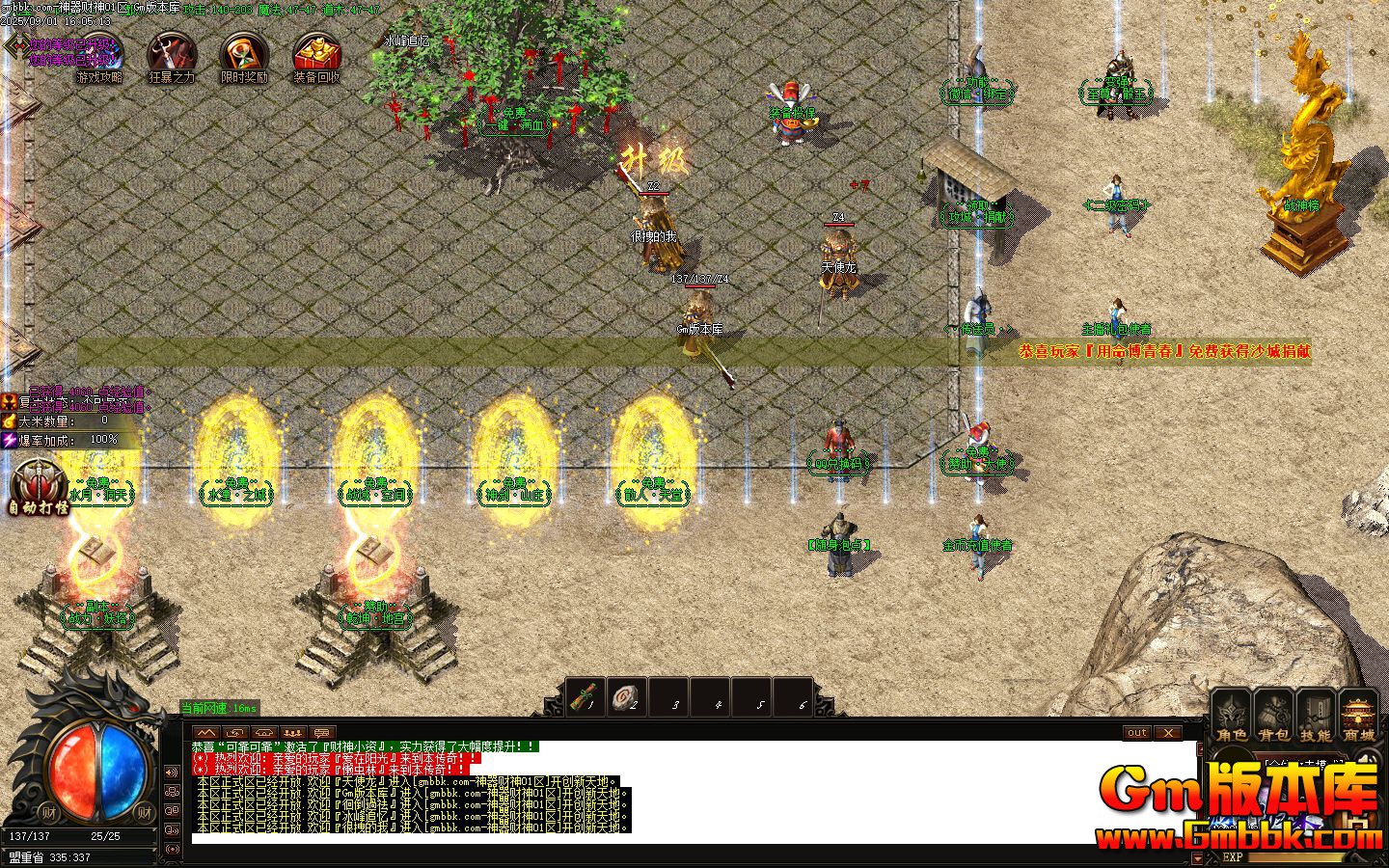
Task: Open the 背包 backpack inventory
Action: click(1273, 716)
